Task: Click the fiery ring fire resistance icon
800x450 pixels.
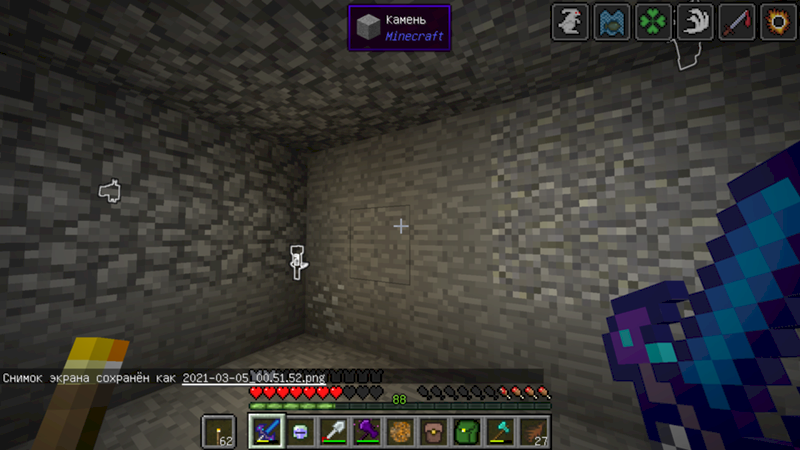Action: point(774,22)
